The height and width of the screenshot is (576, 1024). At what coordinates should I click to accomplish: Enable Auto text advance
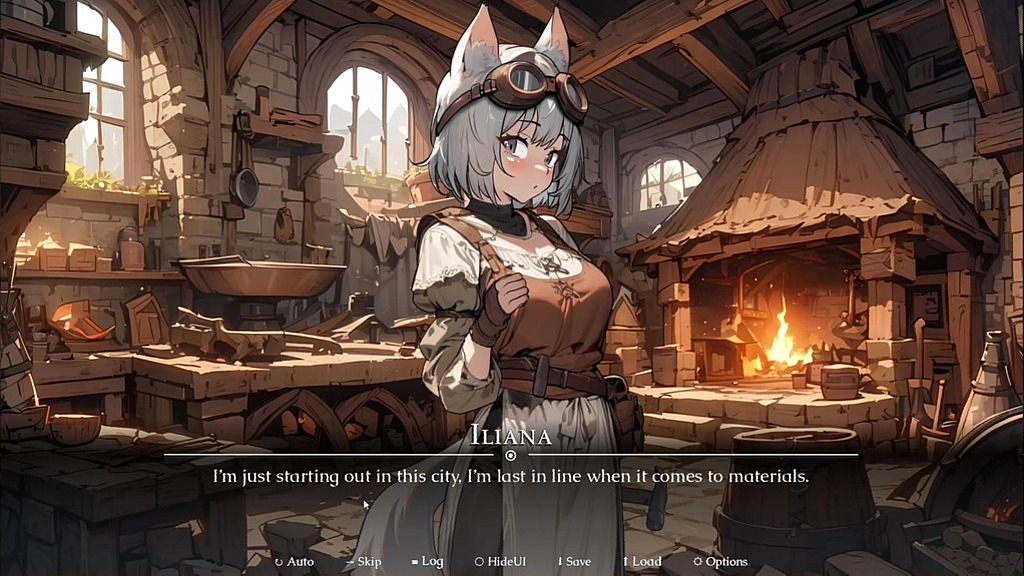tap(295, 562)
